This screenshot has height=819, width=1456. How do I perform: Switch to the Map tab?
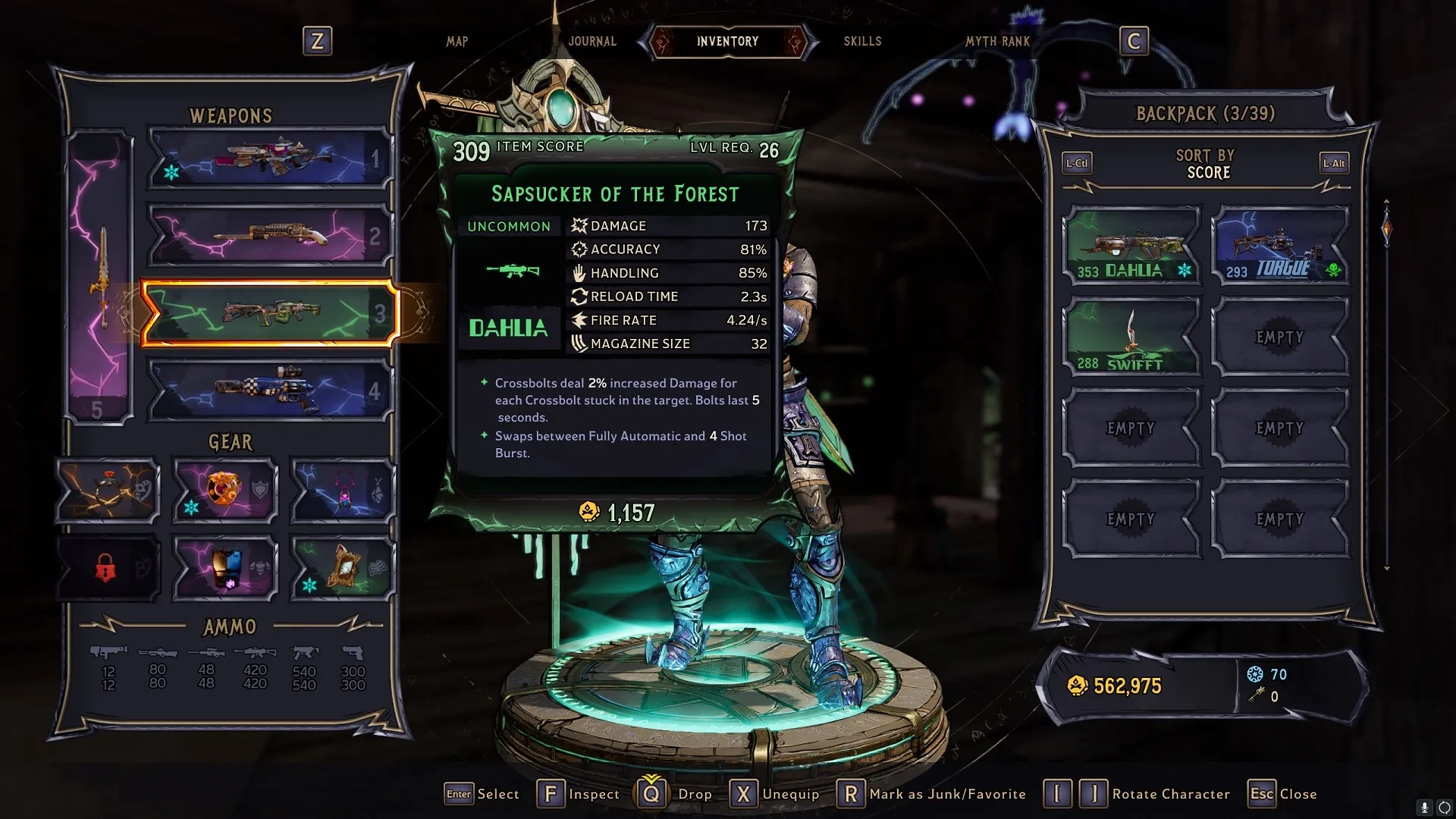[x=457, y=42]
